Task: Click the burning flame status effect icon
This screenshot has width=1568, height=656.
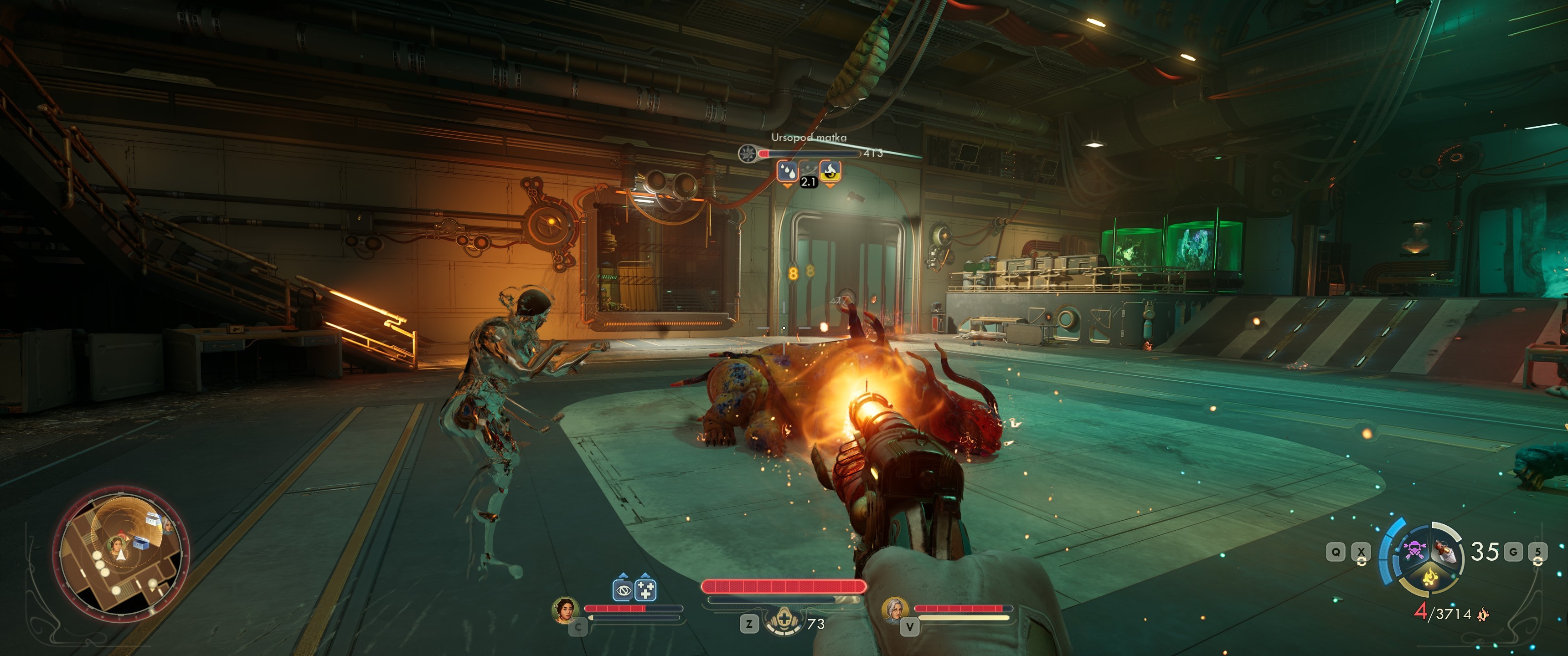Action: point(830,171)
